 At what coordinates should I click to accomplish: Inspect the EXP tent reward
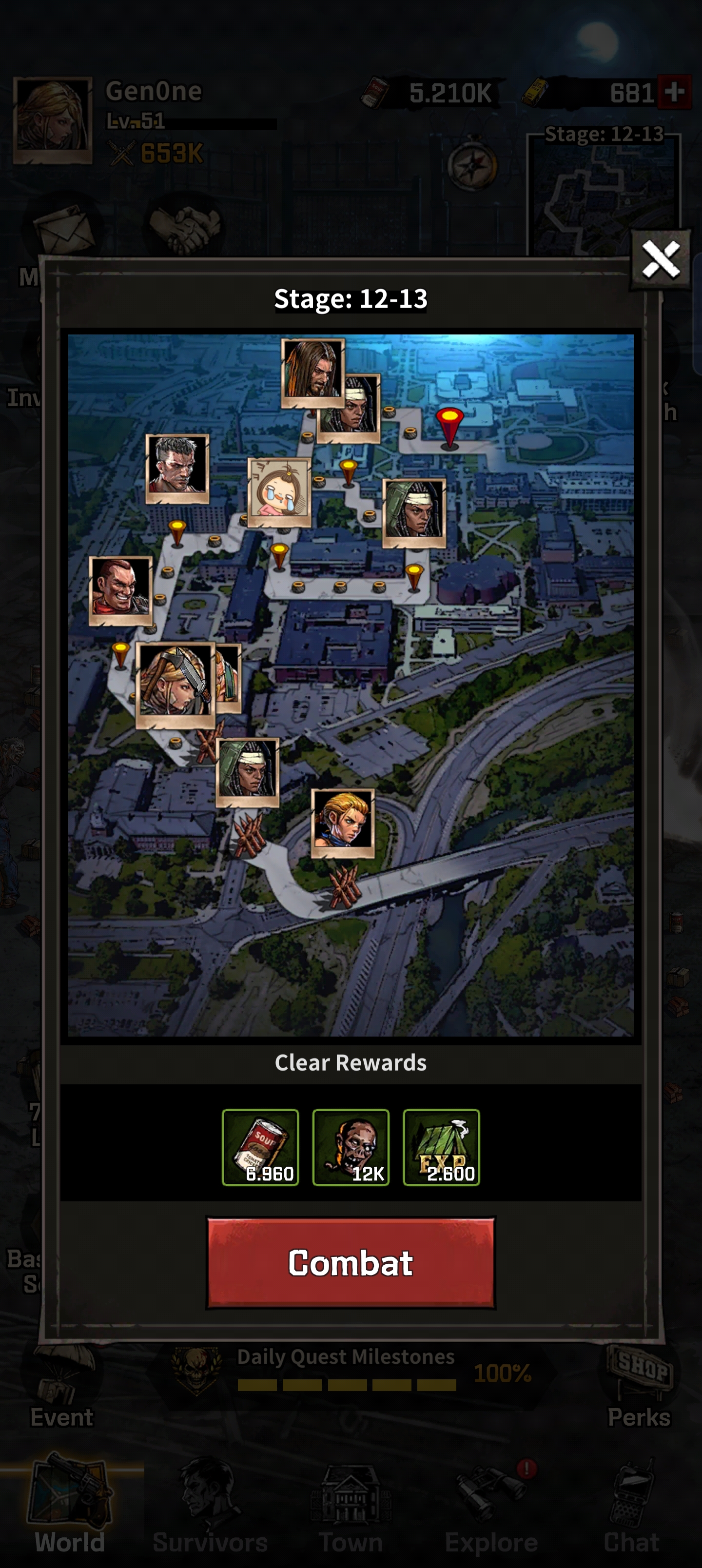(441, 1147)
